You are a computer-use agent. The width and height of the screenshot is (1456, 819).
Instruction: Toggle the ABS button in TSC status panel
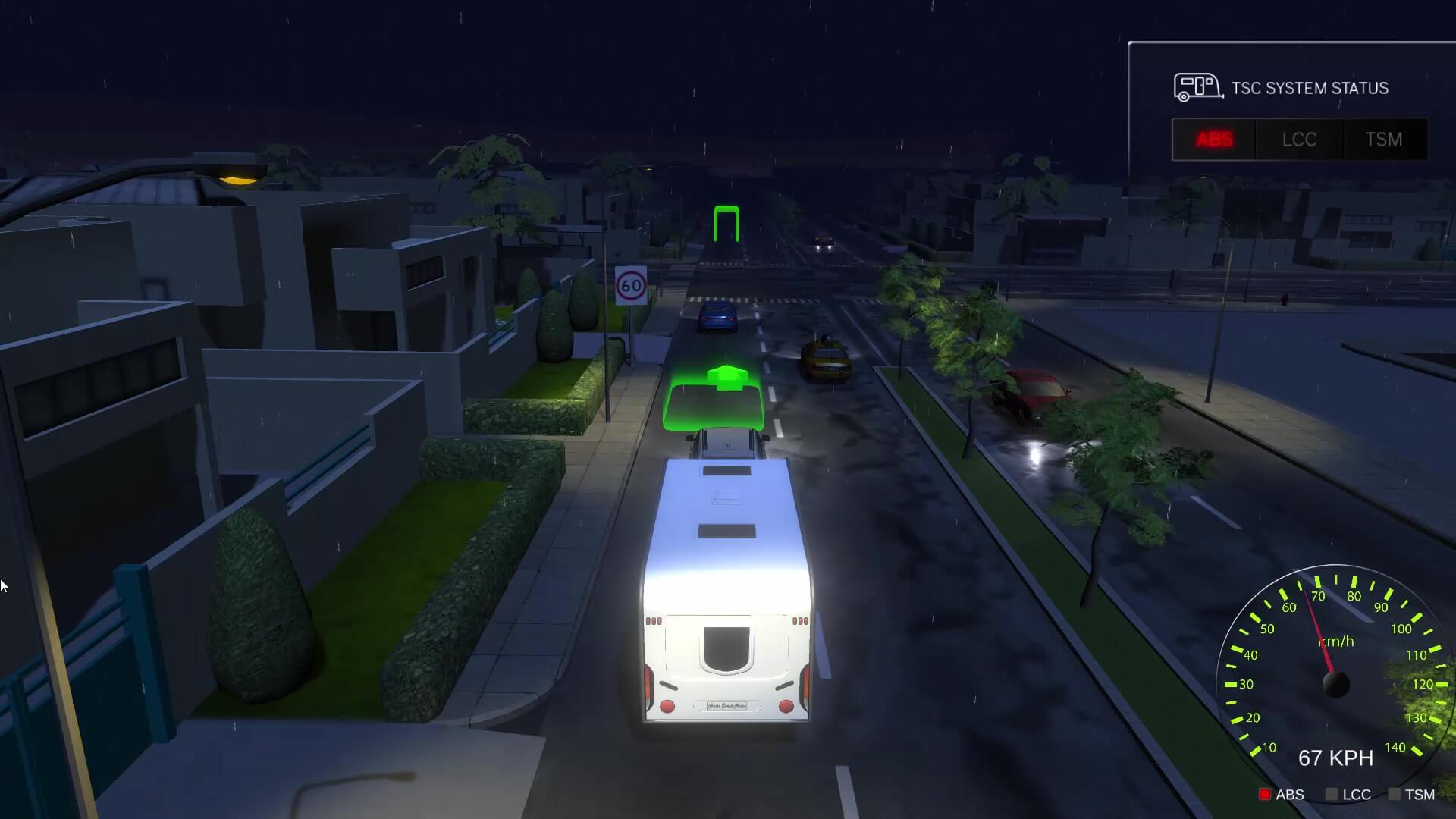[1214, 140]
